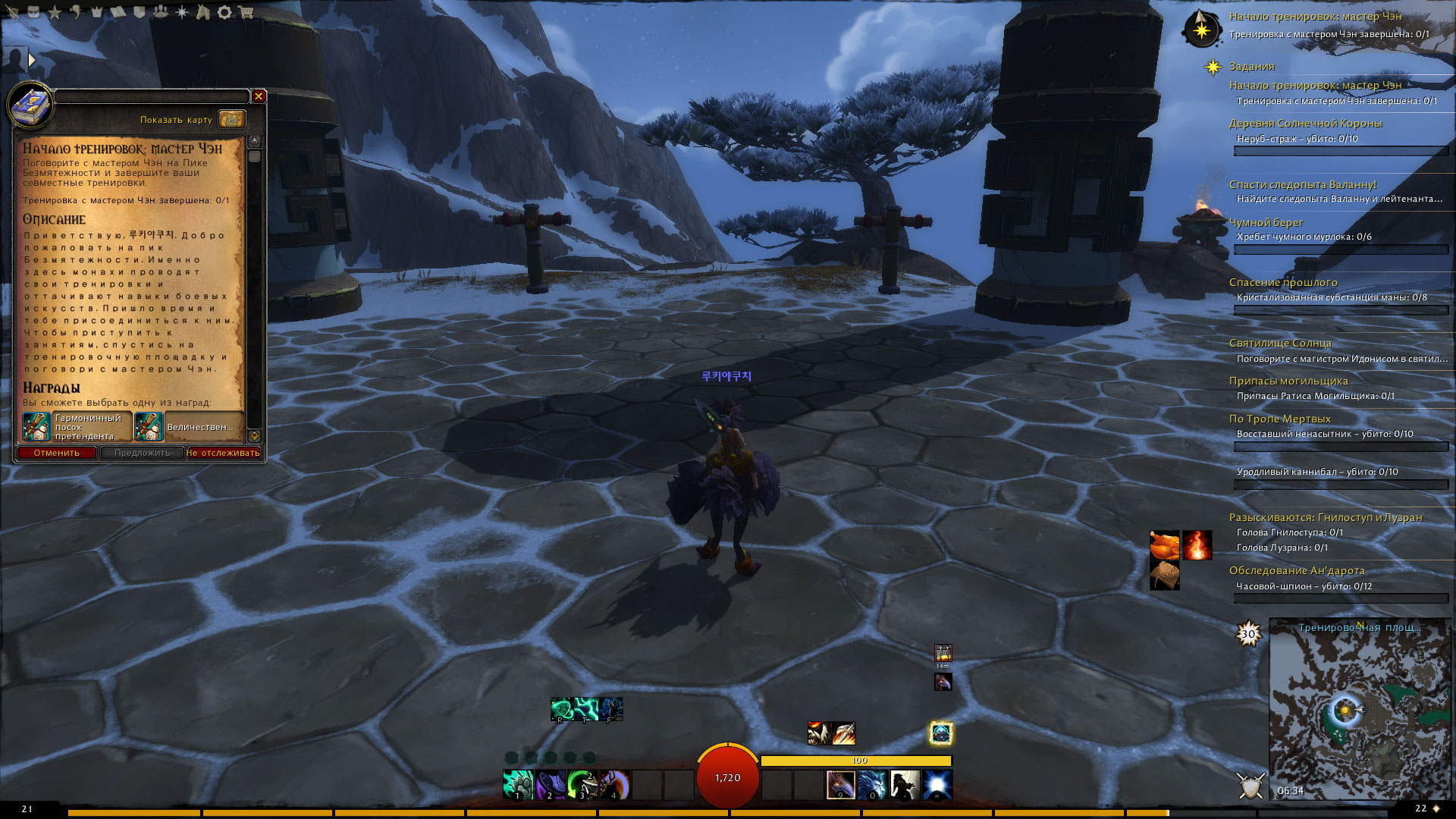This screenshot has width=1456, height=819.
Task: Open the group finder people icon
Action: click(161, 12)
